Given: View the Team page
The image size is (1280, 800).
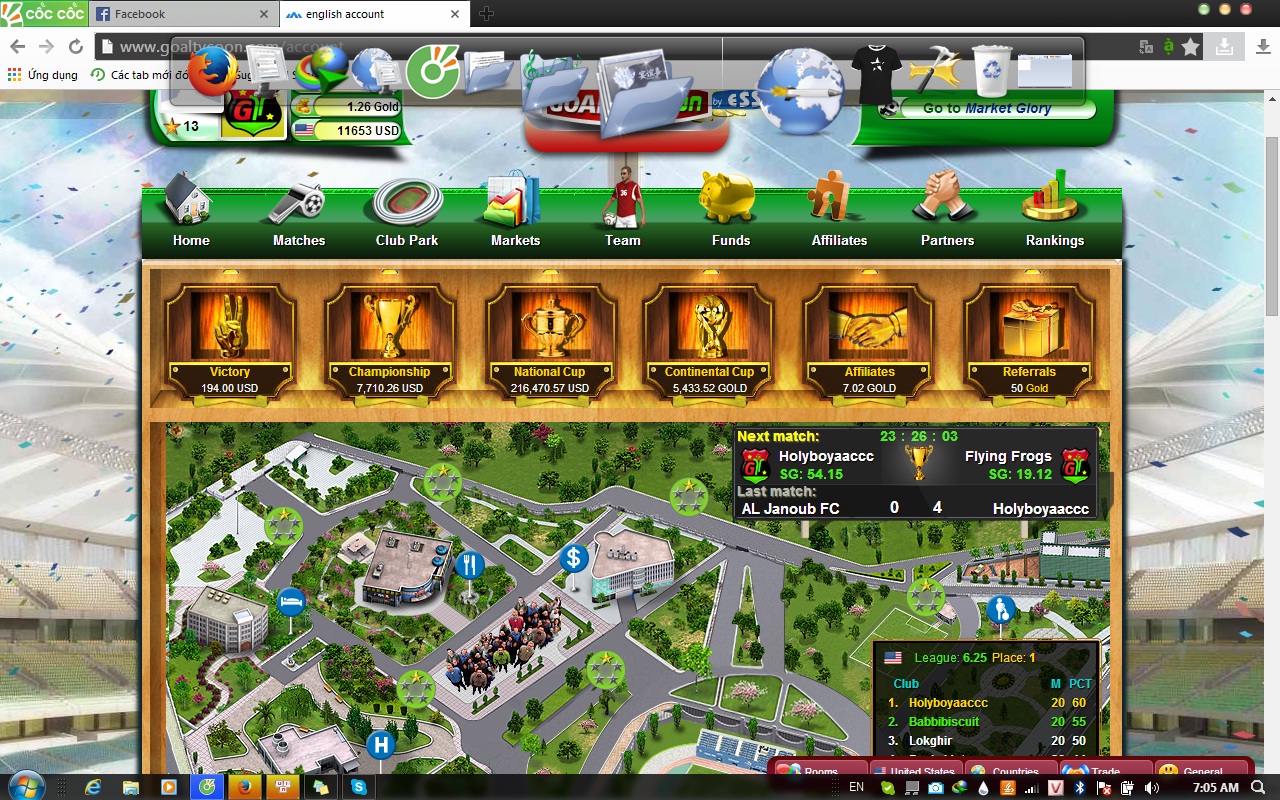Looking at the screenshot, I should [623, 215].
